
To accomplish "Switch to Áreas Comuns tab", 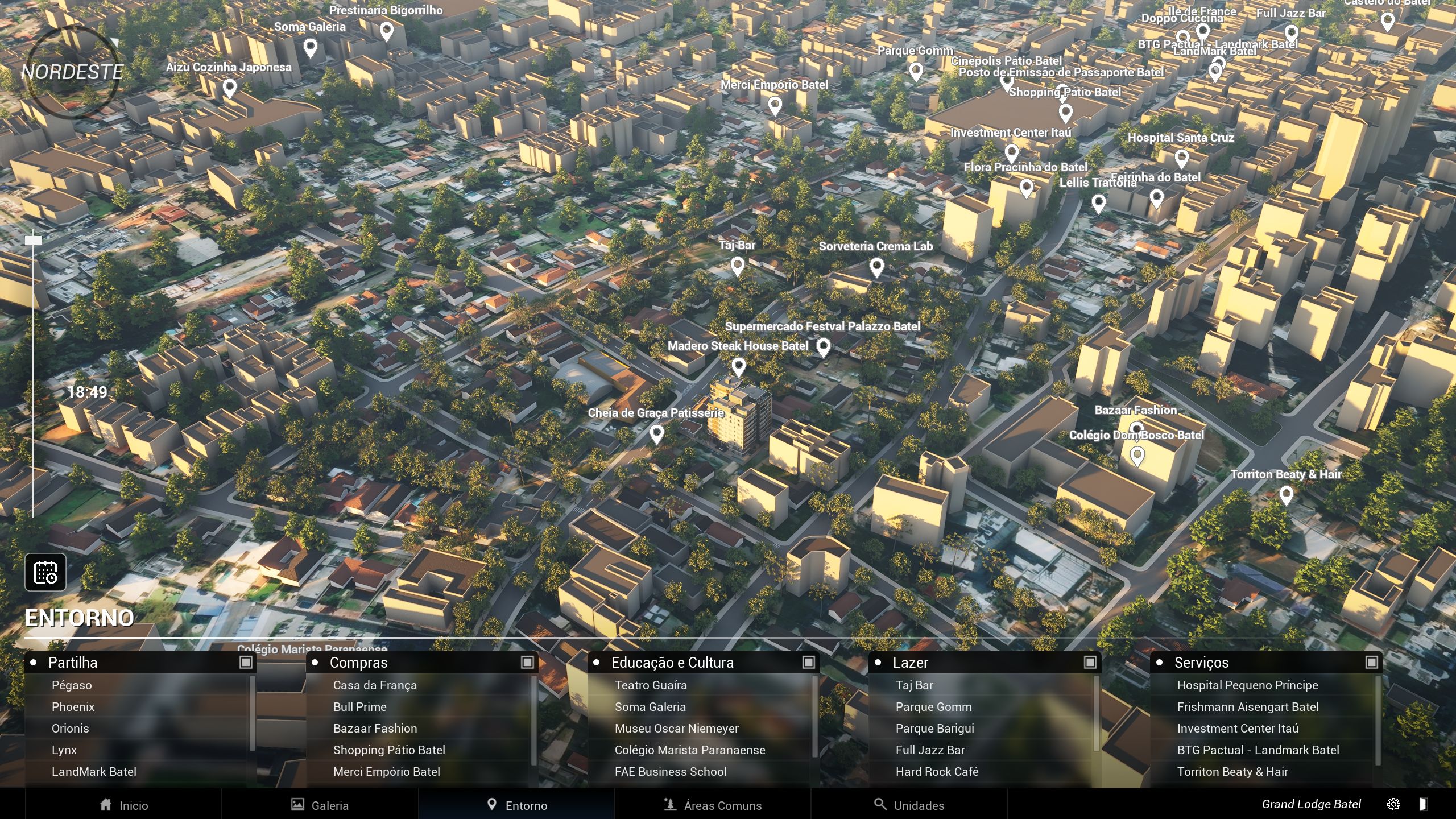I will click(713, 805).
